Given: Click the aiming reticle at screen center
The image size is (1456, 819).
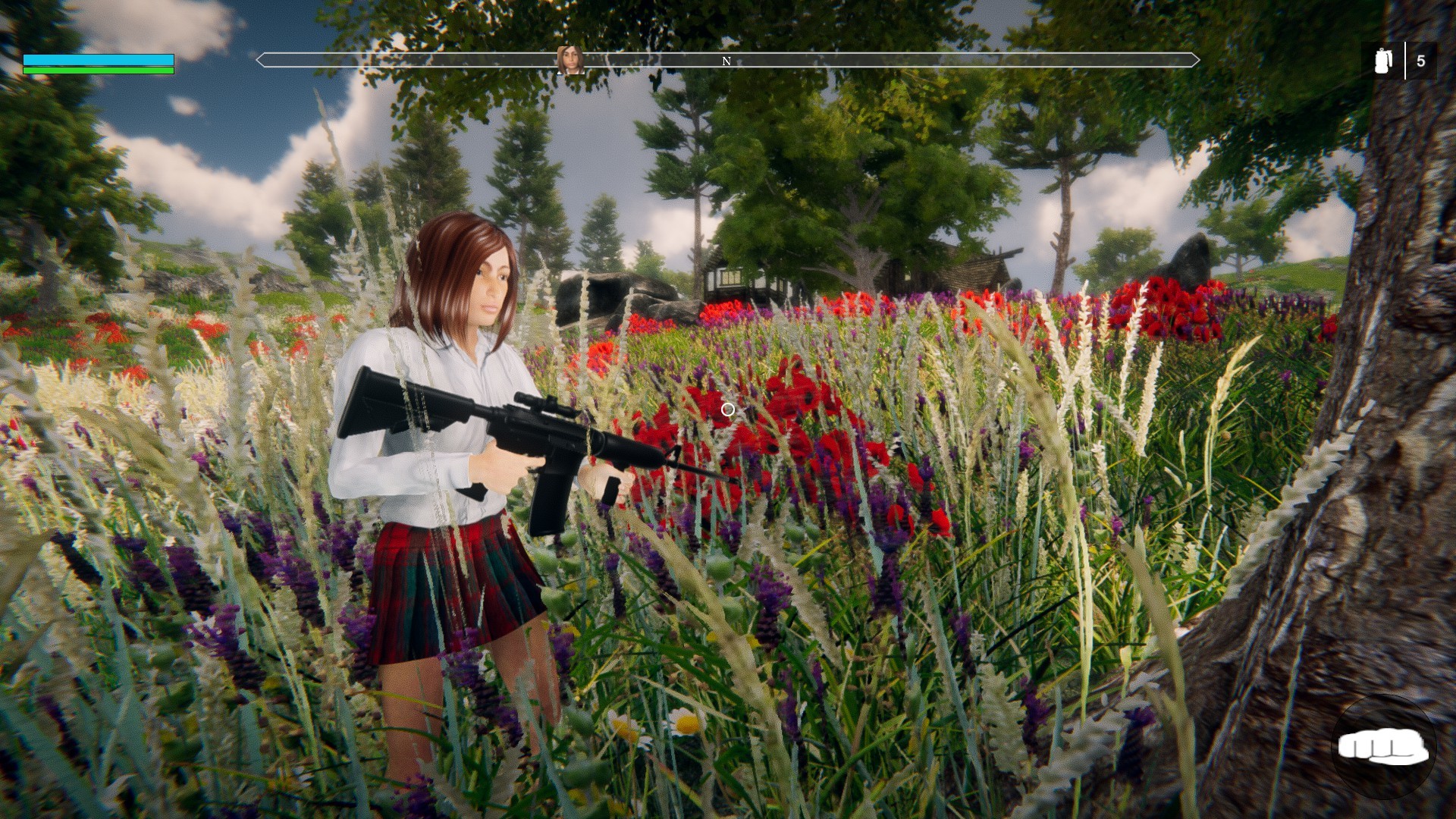Looking at the screenshot, I should click(x=727, y=409).
